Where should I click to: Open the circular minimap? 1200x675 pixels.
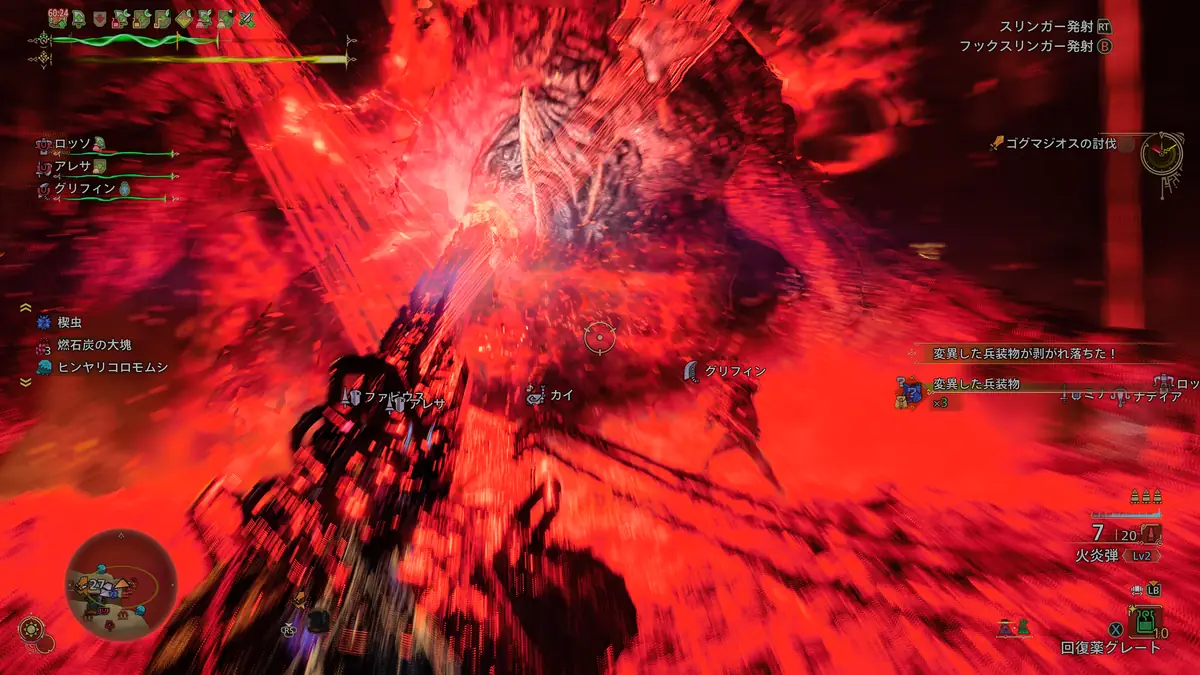(x=120, y=586)
